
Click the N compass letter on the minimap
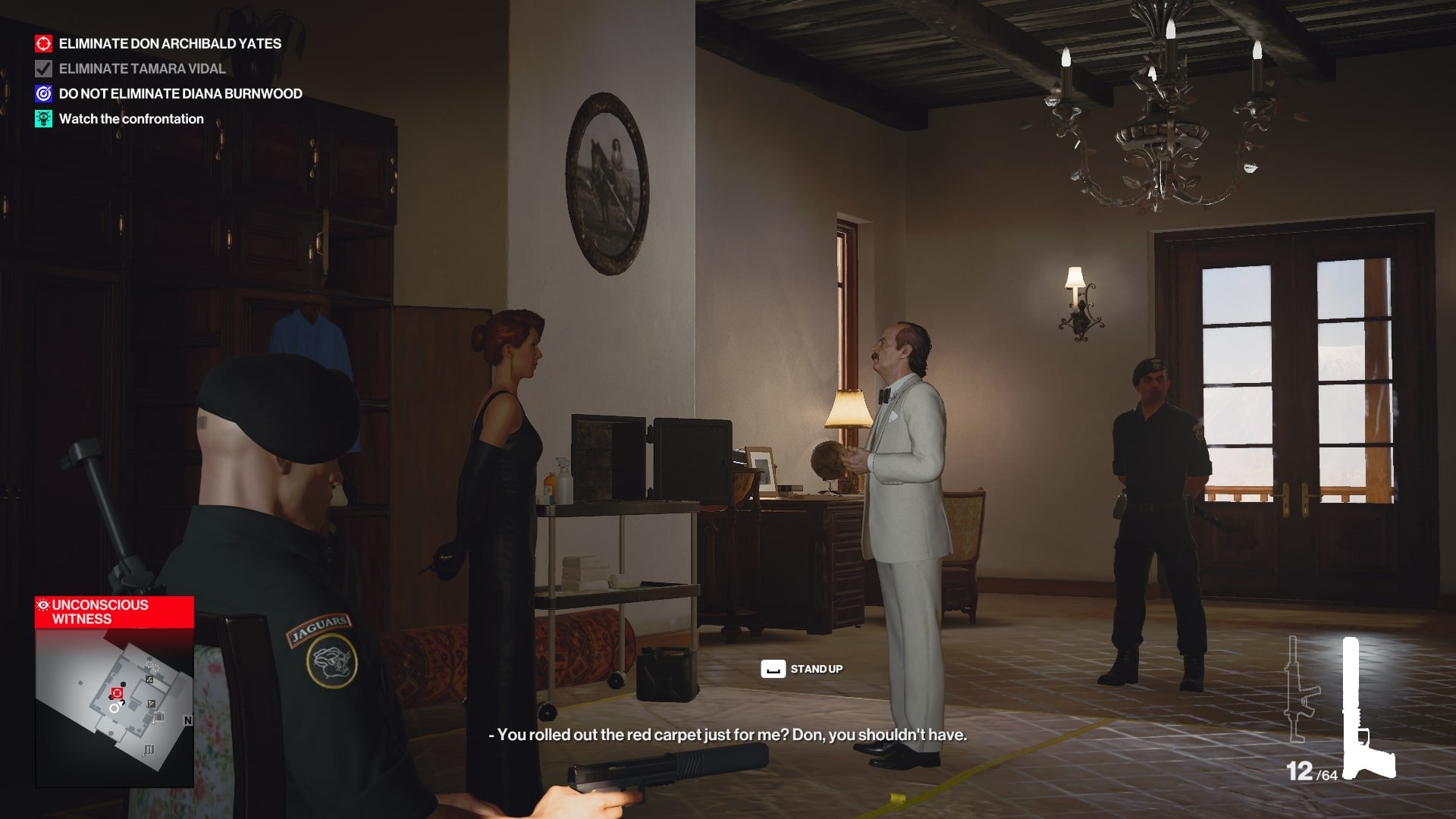click(x=188, y=720)
